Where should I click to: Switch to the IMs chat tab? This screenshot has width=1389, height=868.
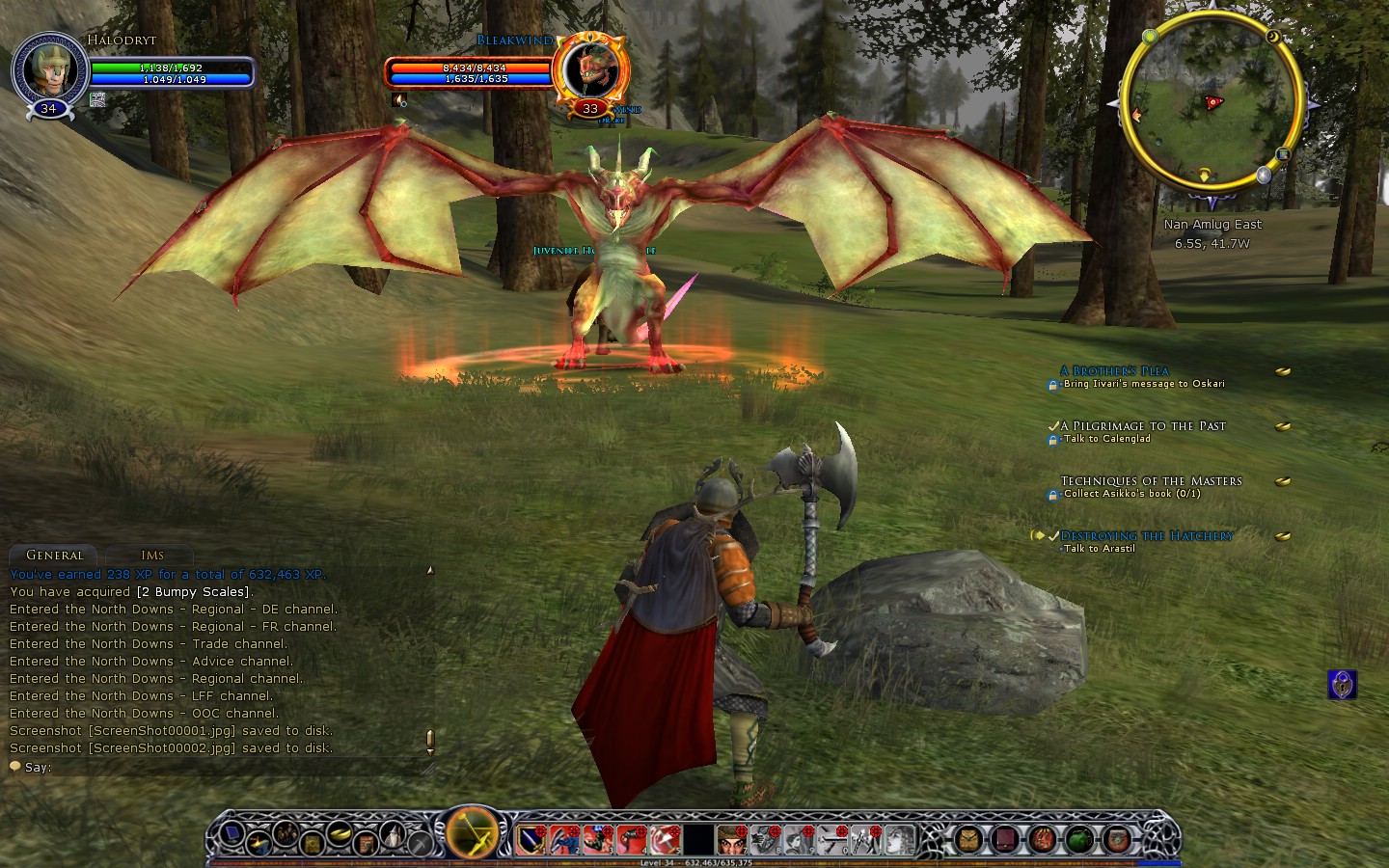(x=150, y=555)
